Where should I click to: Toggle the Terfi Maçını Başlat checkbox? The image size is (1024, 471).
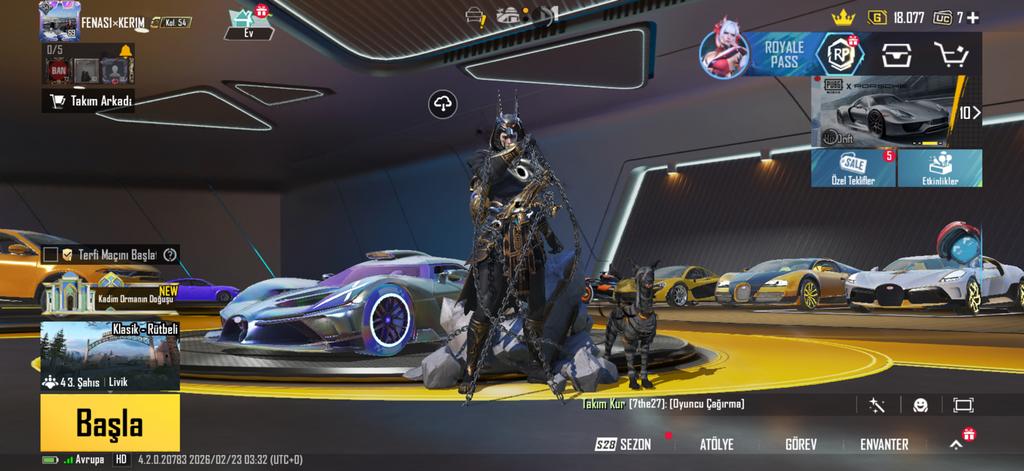[x=51, y=255]
